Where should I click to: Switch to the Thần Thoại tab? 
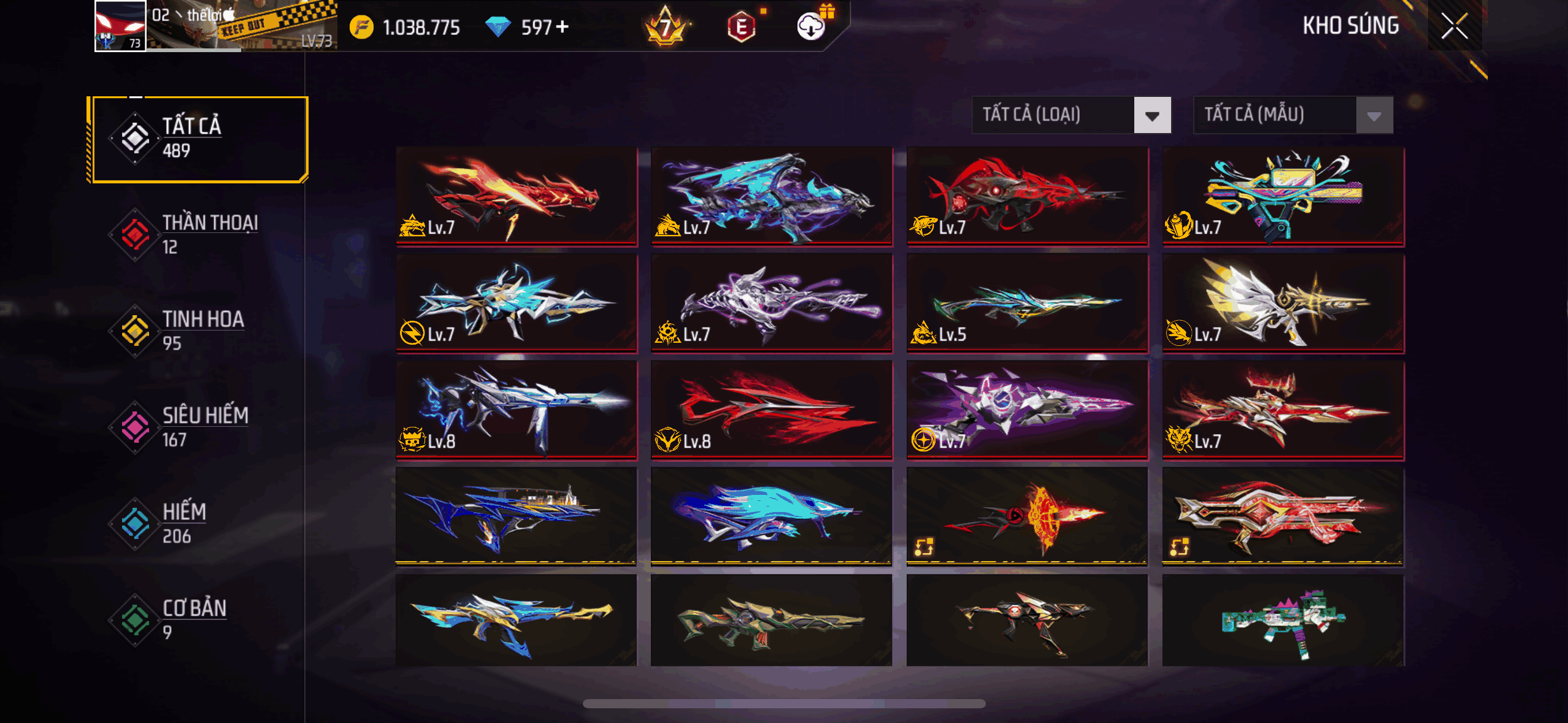[x=196, y=235]
